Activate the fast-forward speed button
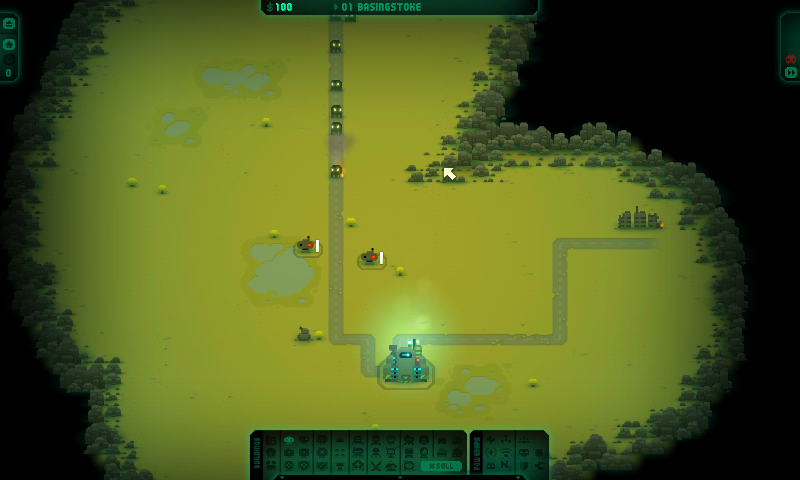This screenshot has height=480, width=800. [x=791, y=72]
